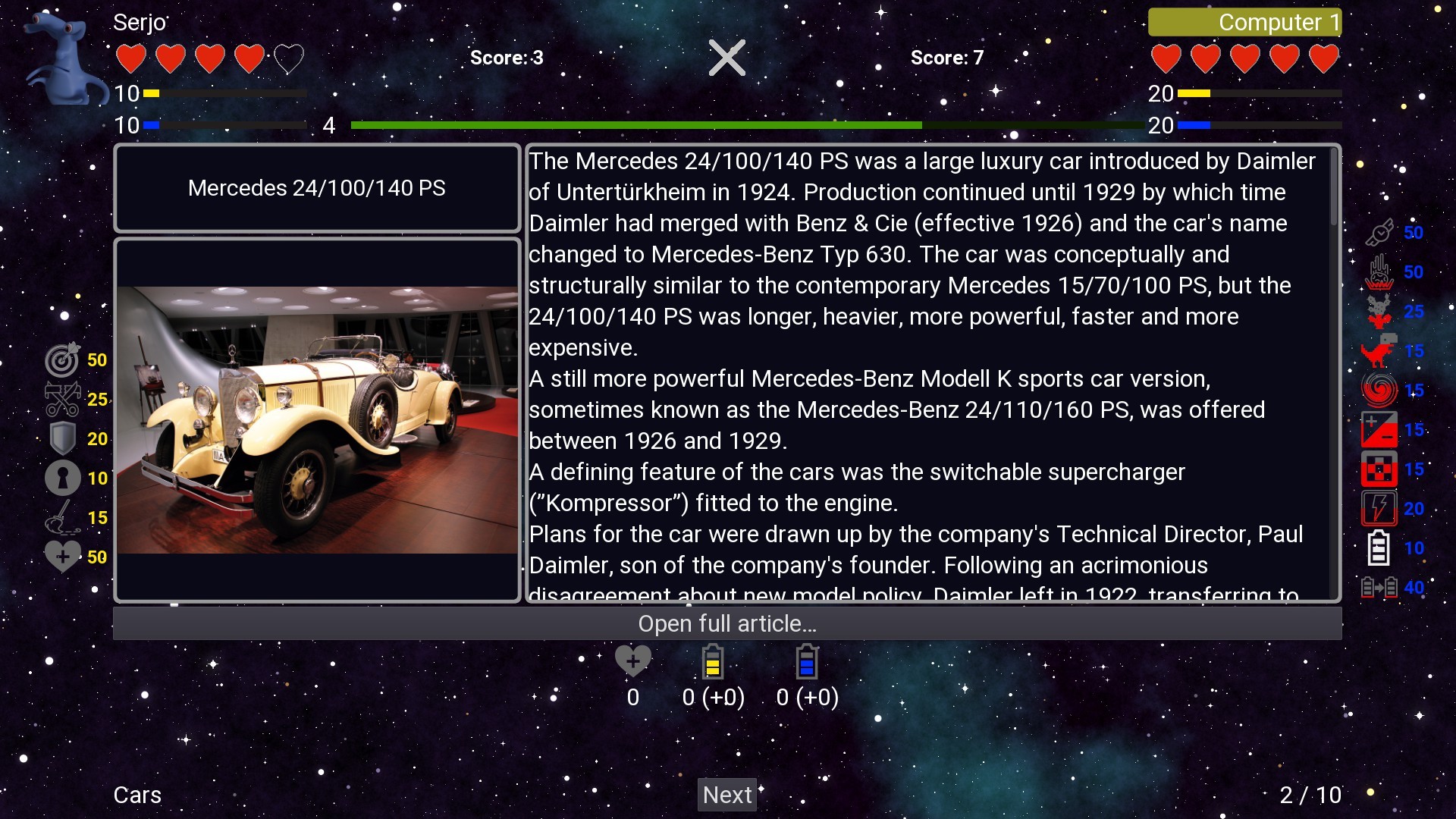The width and height of the screenshot is (1456, 819).
Task: Activate the shield power-up
Action: [63, 439]
